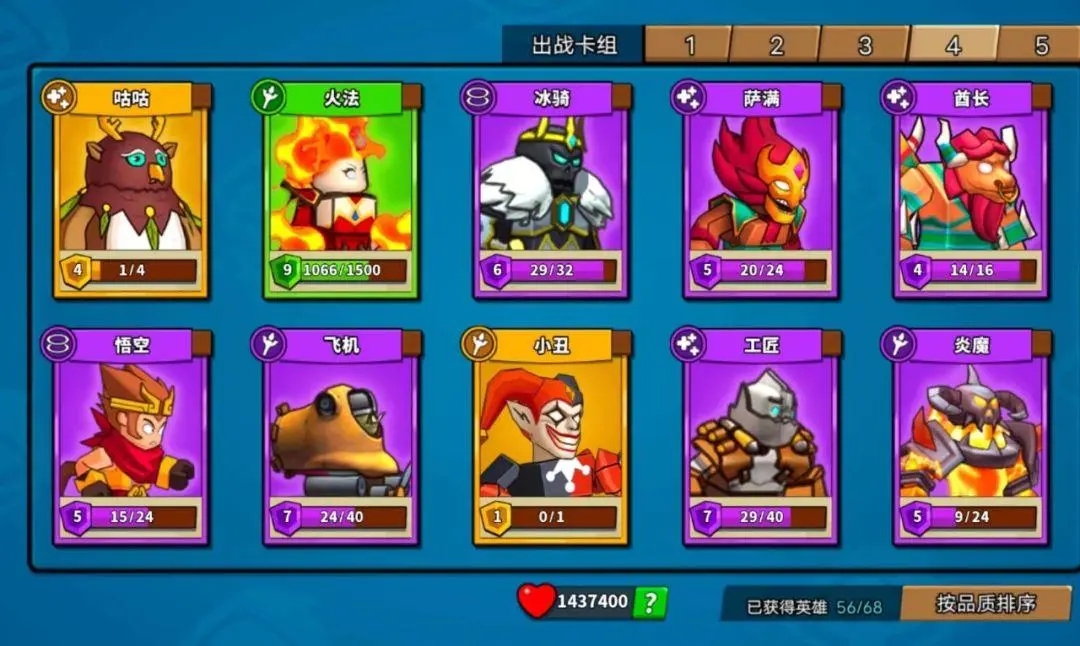Switch to battle deck tab 2

[776, 45]
